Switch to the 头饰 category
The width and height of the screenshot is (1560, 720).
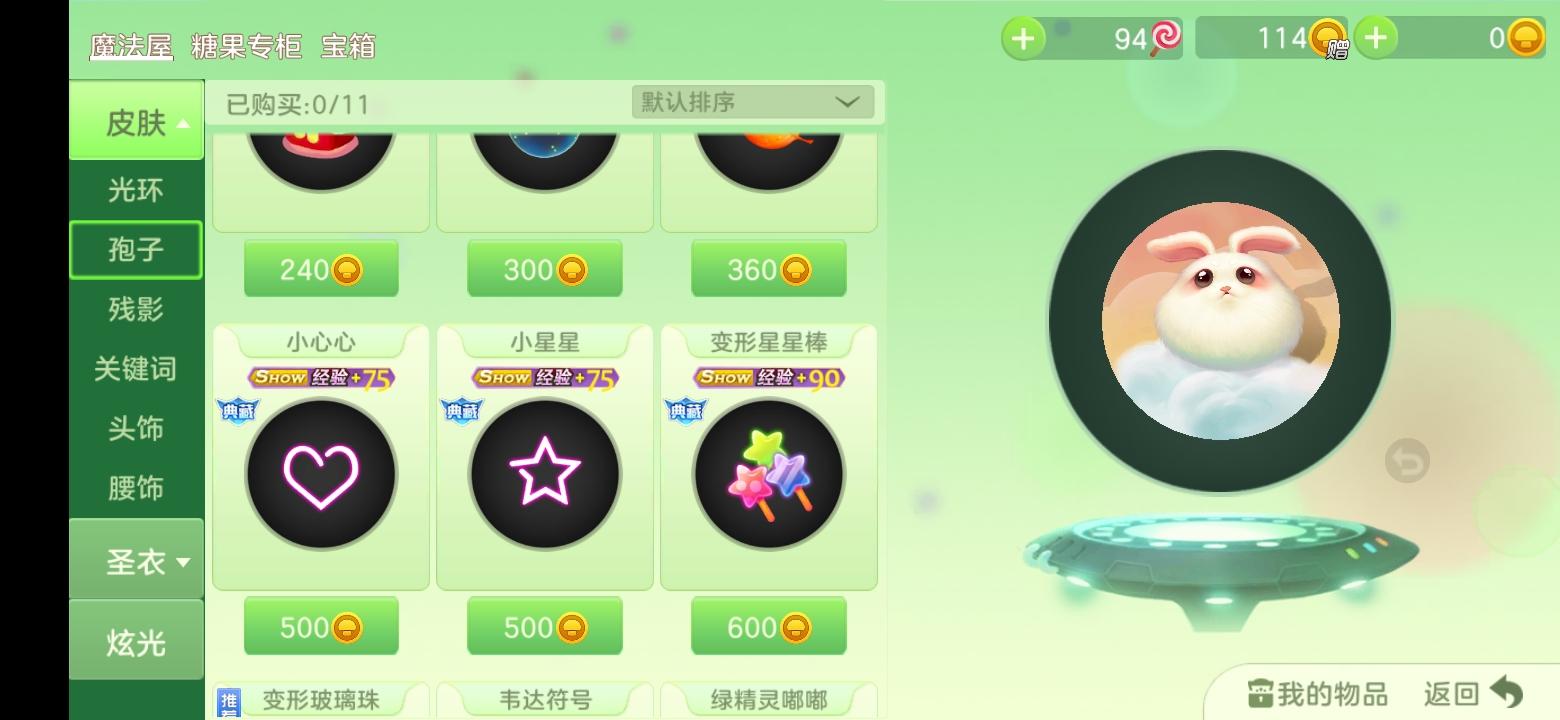136,429
